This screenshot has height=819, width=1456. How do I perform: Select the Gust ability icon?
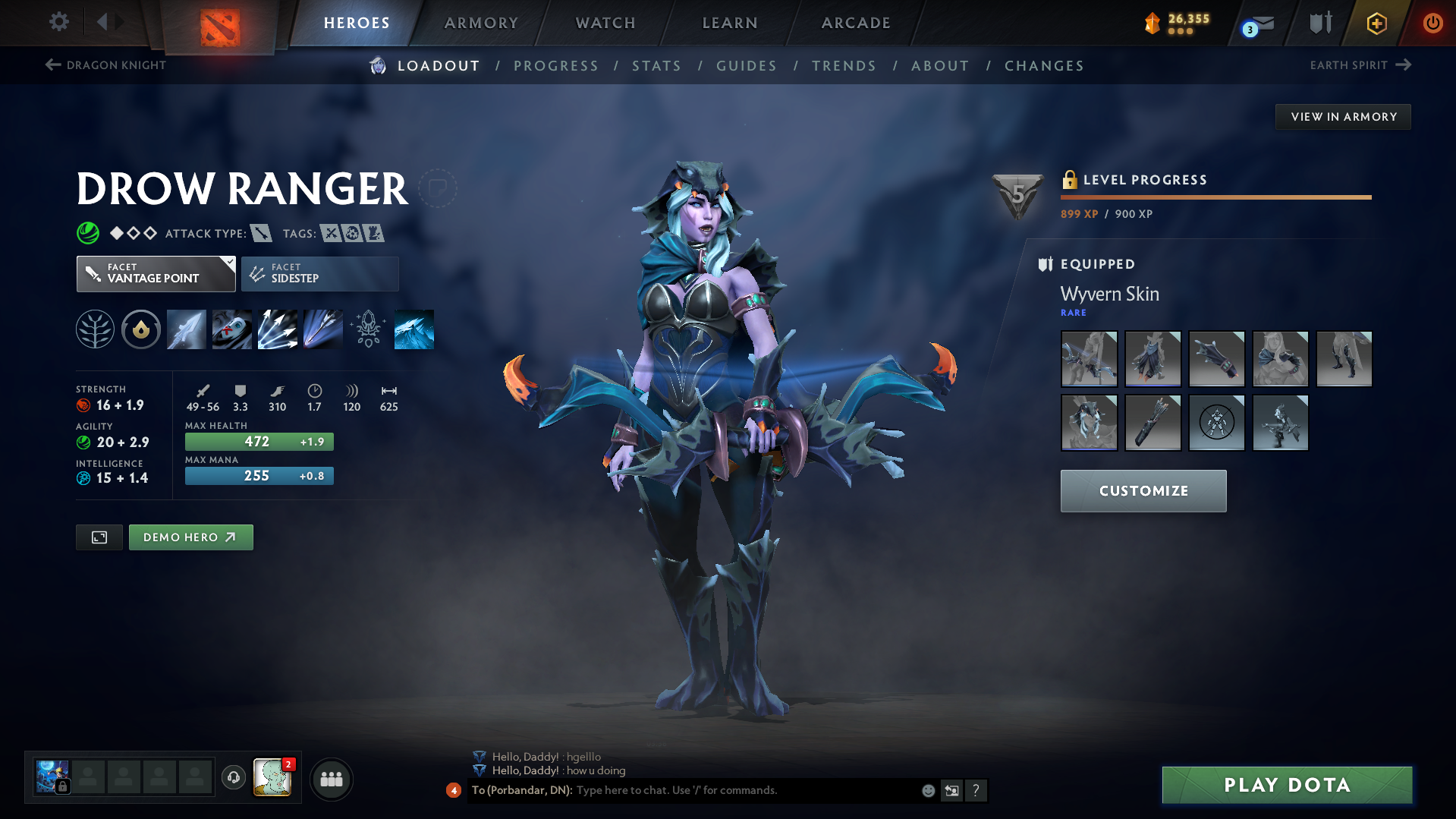tap(231, 329)
